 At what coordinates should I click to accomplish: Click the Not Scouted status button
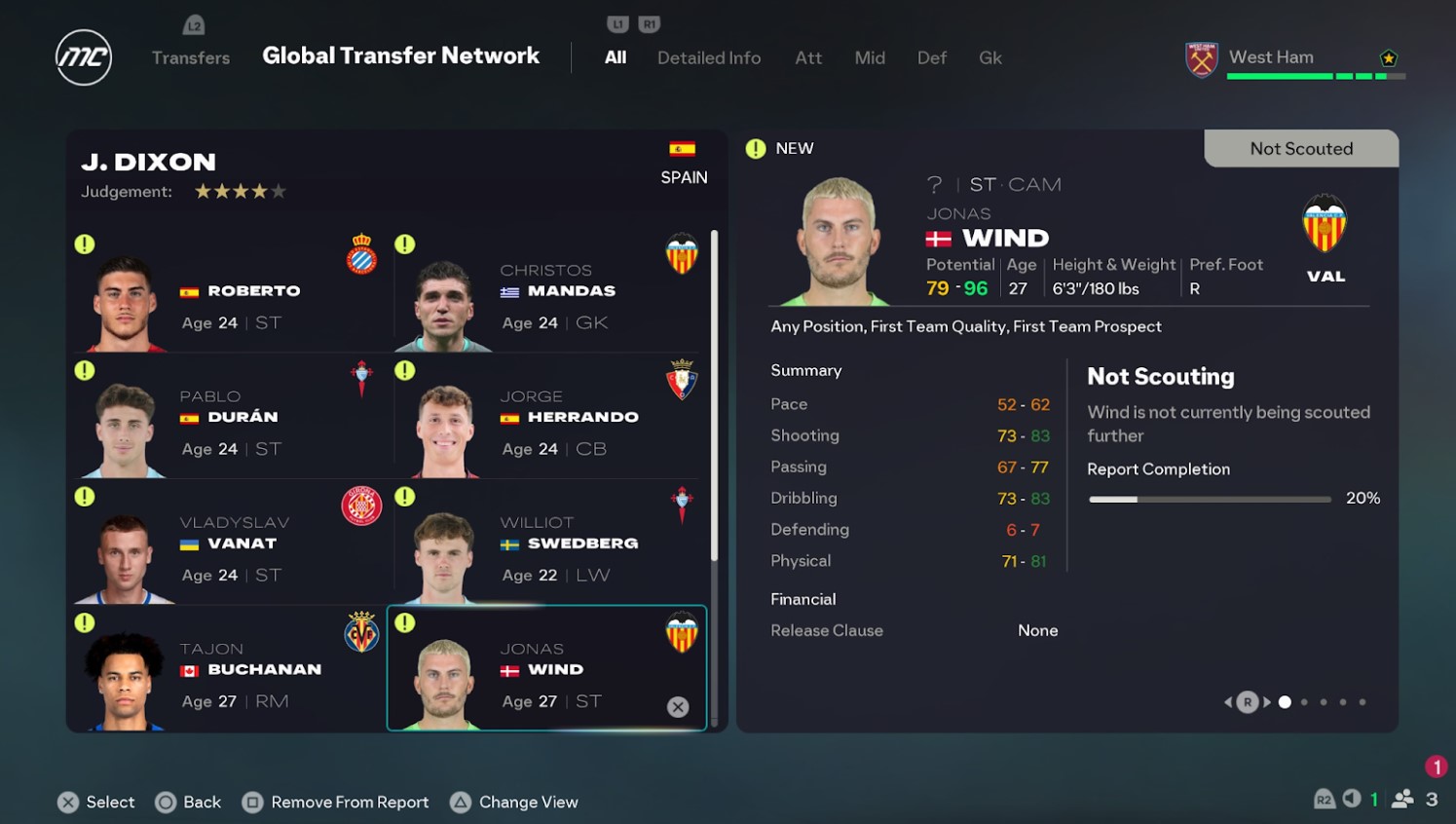tap(1300, 148)
